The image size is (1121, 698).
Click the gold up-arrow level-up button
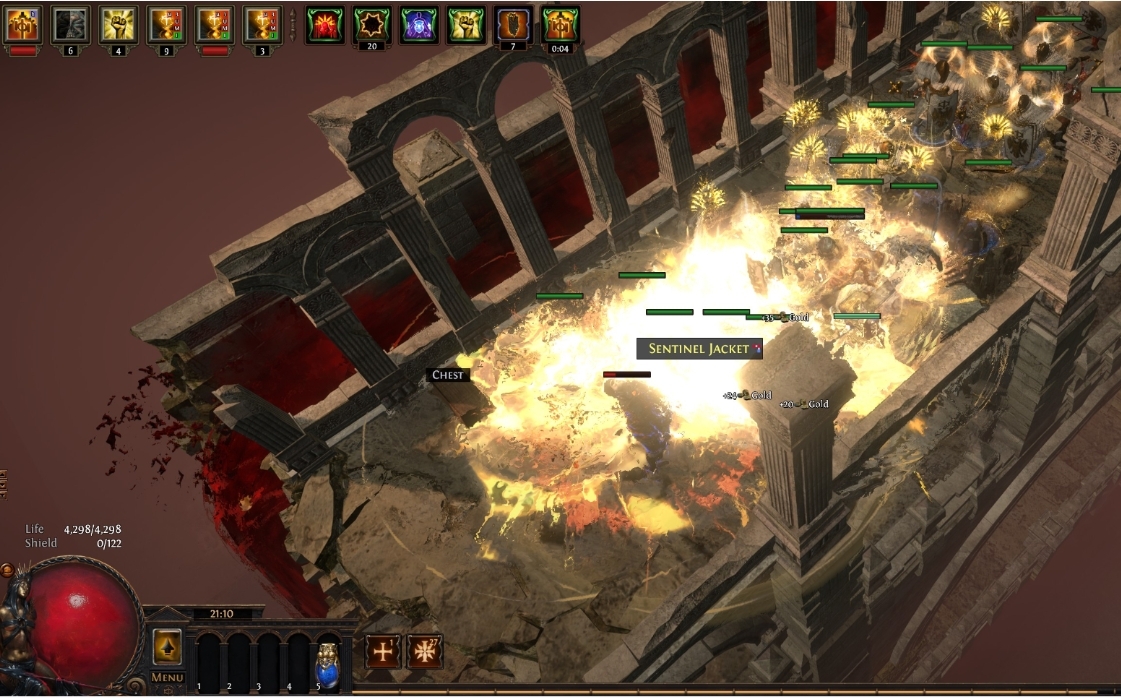coord(167,647)
